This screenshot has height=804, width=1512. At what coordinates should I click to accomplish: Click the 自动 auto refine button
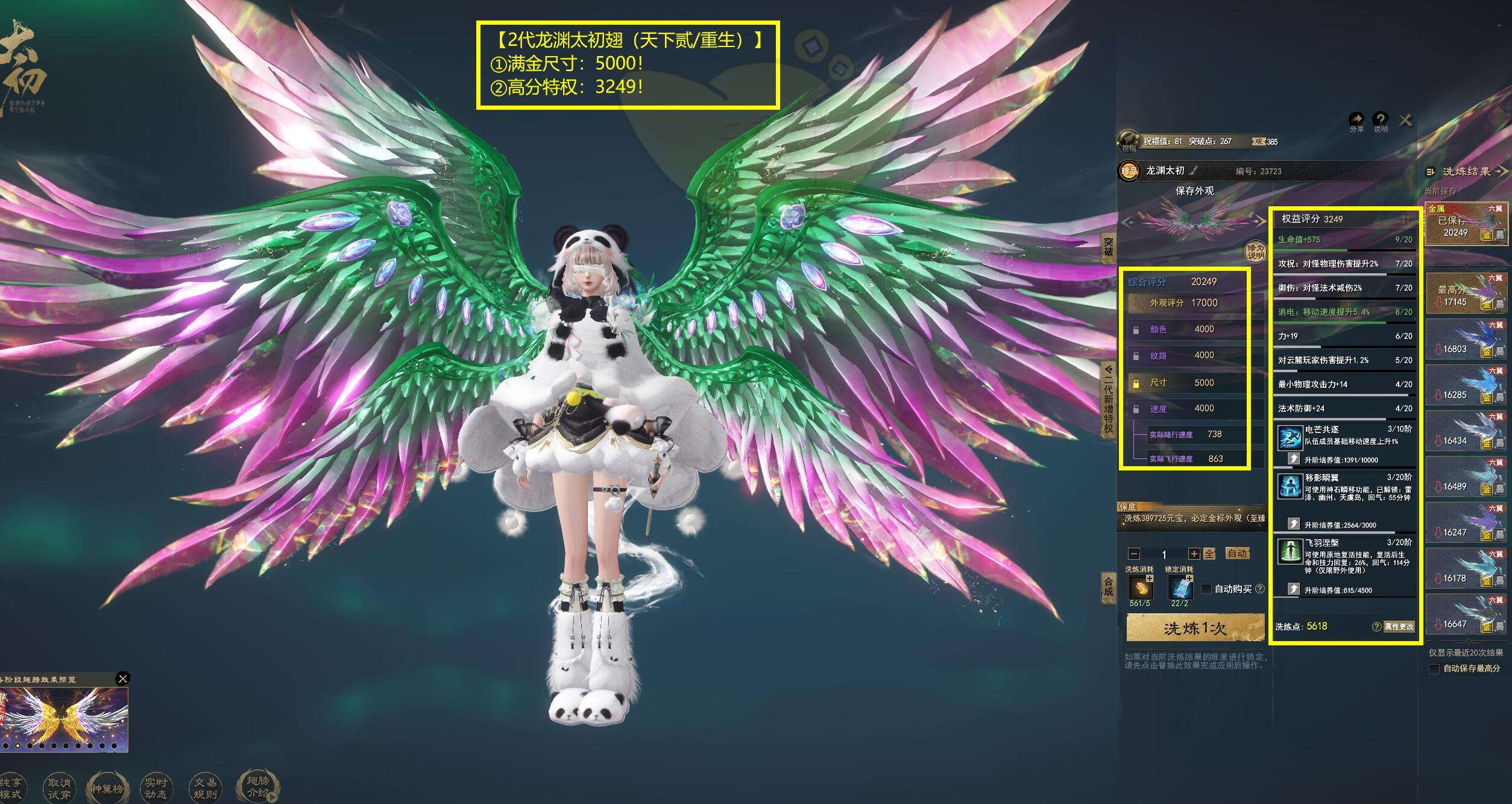[x=1237, y=554]
